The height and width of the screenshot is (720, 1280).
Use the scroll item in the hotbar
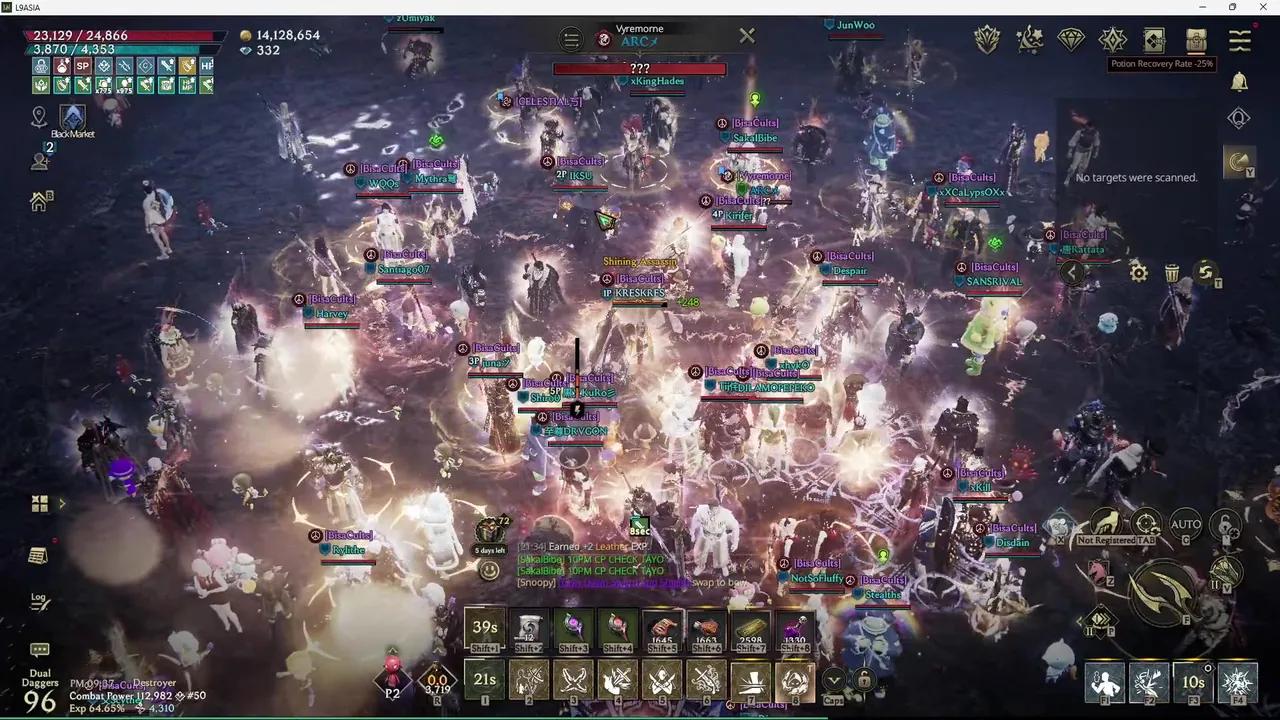point(529,629)
